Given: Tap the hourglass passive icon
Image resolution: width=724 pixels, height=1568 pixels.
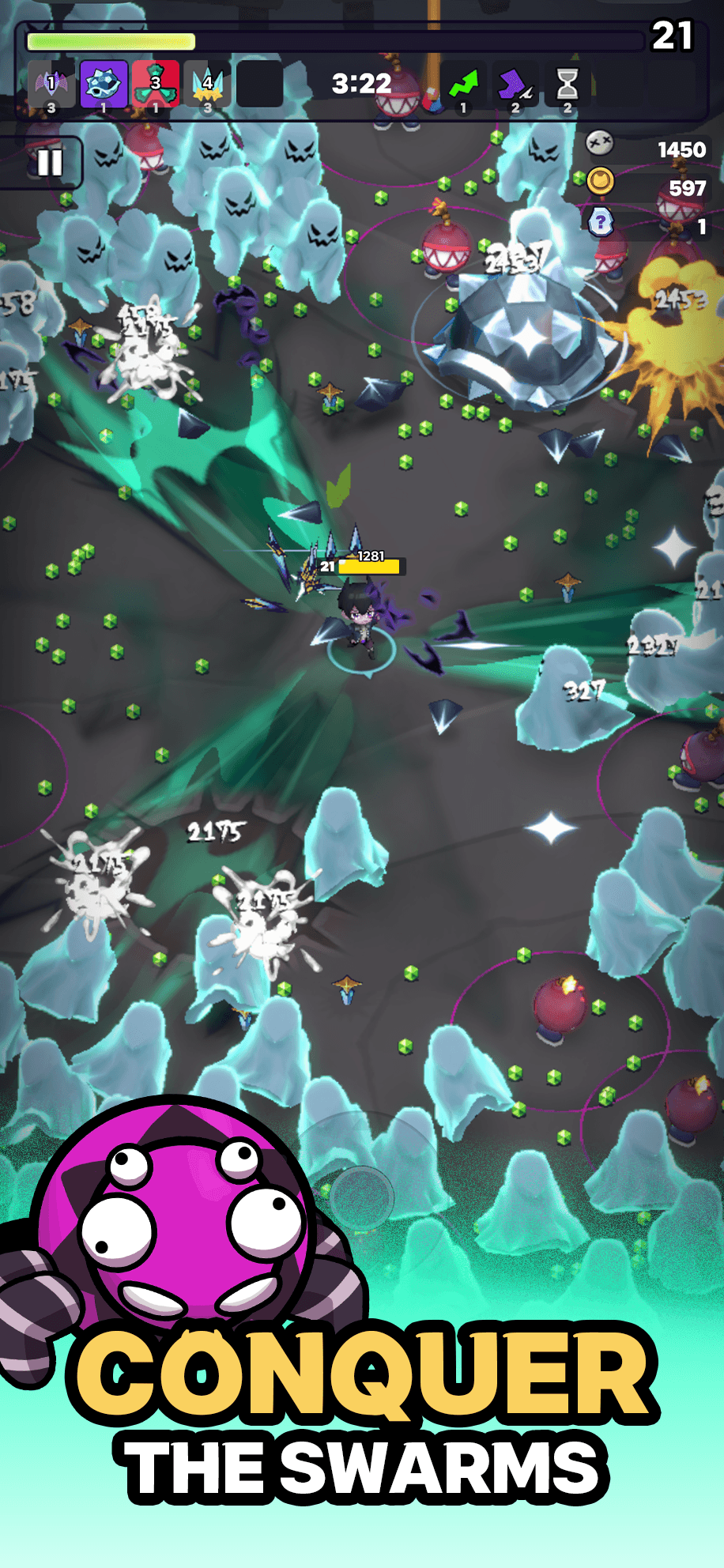Looking at the screenshot, I should [x=567, y=85].
